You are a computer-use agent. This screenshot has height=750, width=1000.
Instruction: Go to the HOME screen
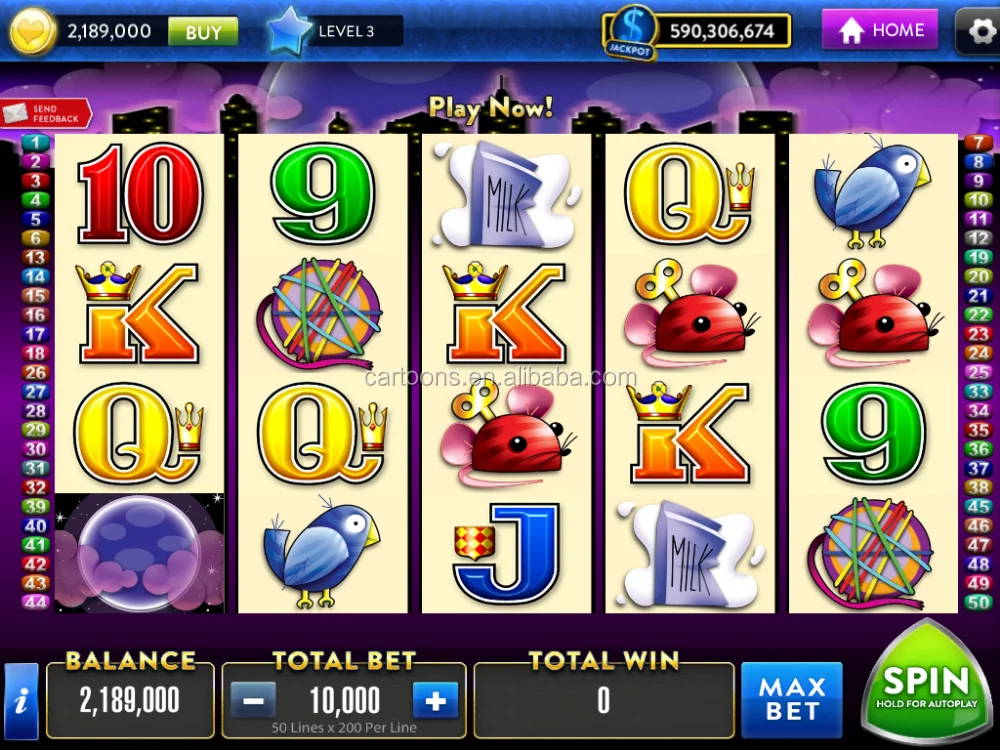coord(880,30)
